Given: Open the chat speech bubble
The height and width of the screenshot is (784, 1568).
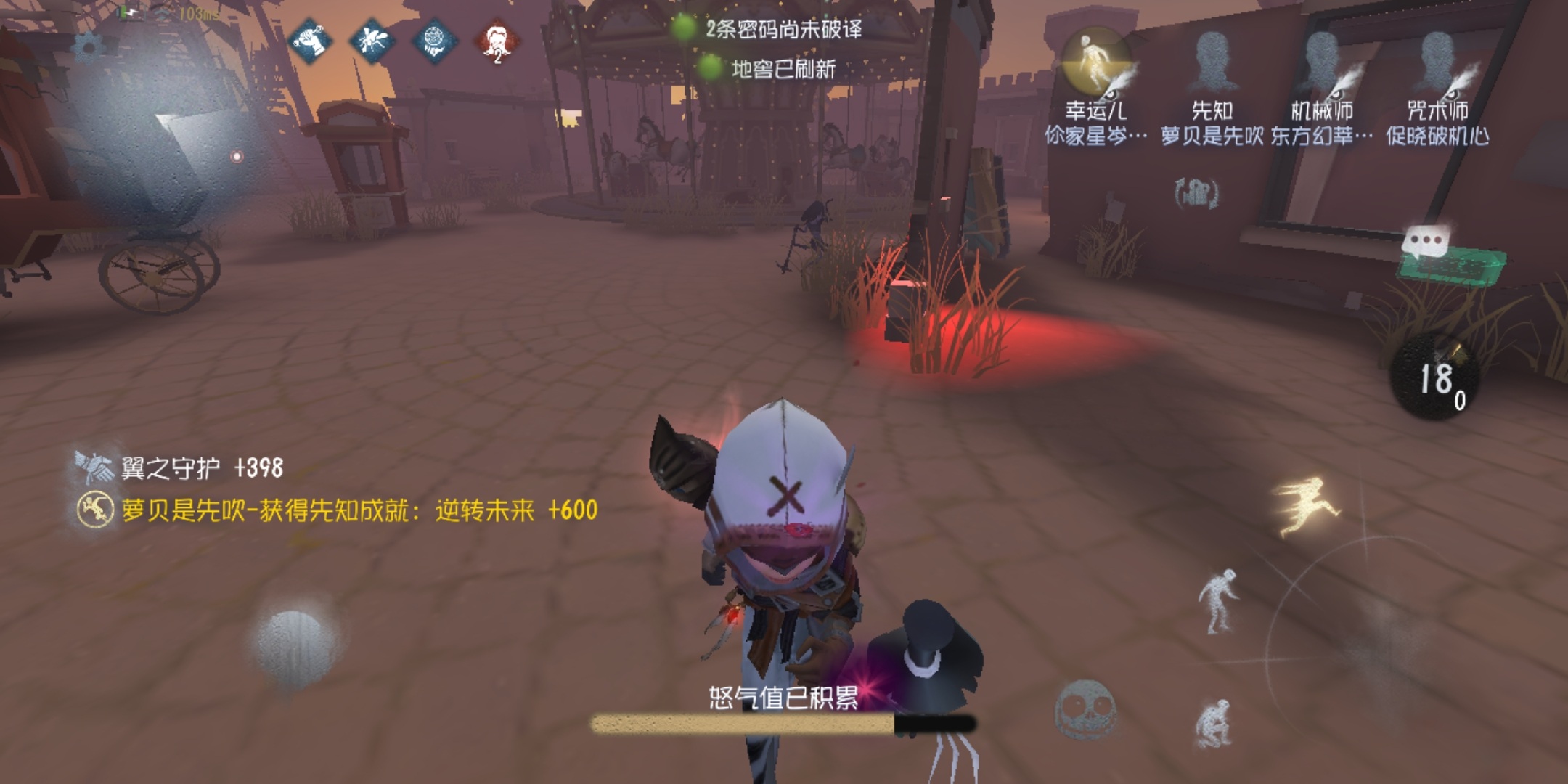Looking at the screenshot, I should pyautogui.click(x=1426, y=242).
